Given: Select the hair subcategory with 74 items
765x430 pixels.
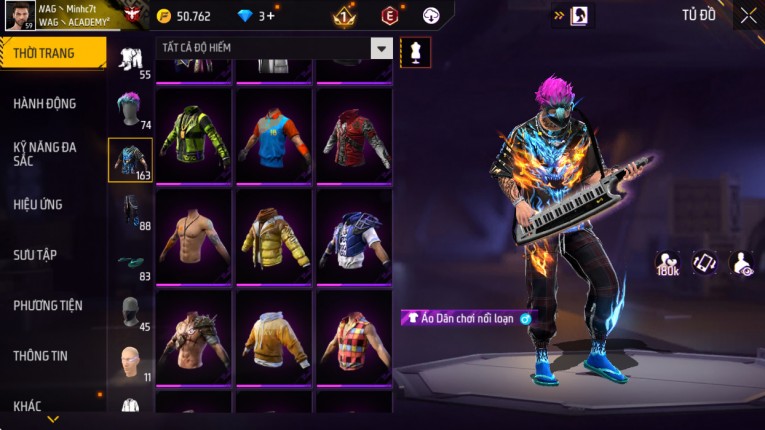Looking at the screenshot, I should (130, 108).
